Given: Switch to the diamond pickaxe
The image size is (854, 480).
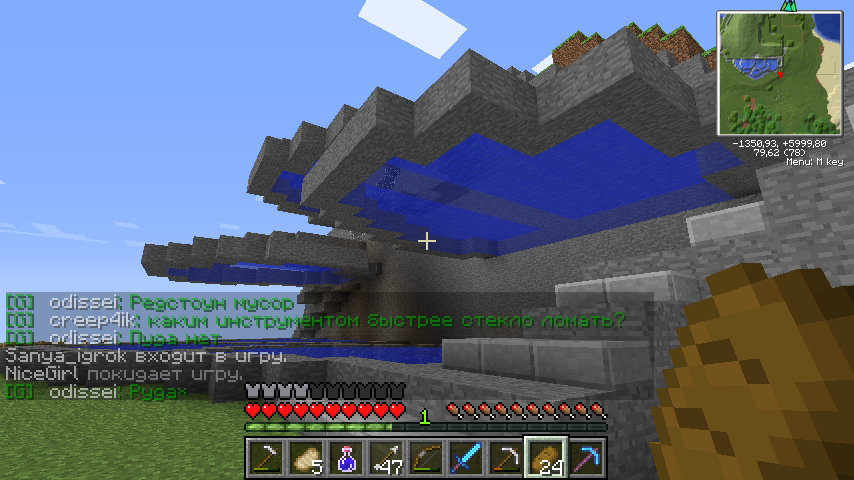Looking at the screenshot, I should (586, 459).
